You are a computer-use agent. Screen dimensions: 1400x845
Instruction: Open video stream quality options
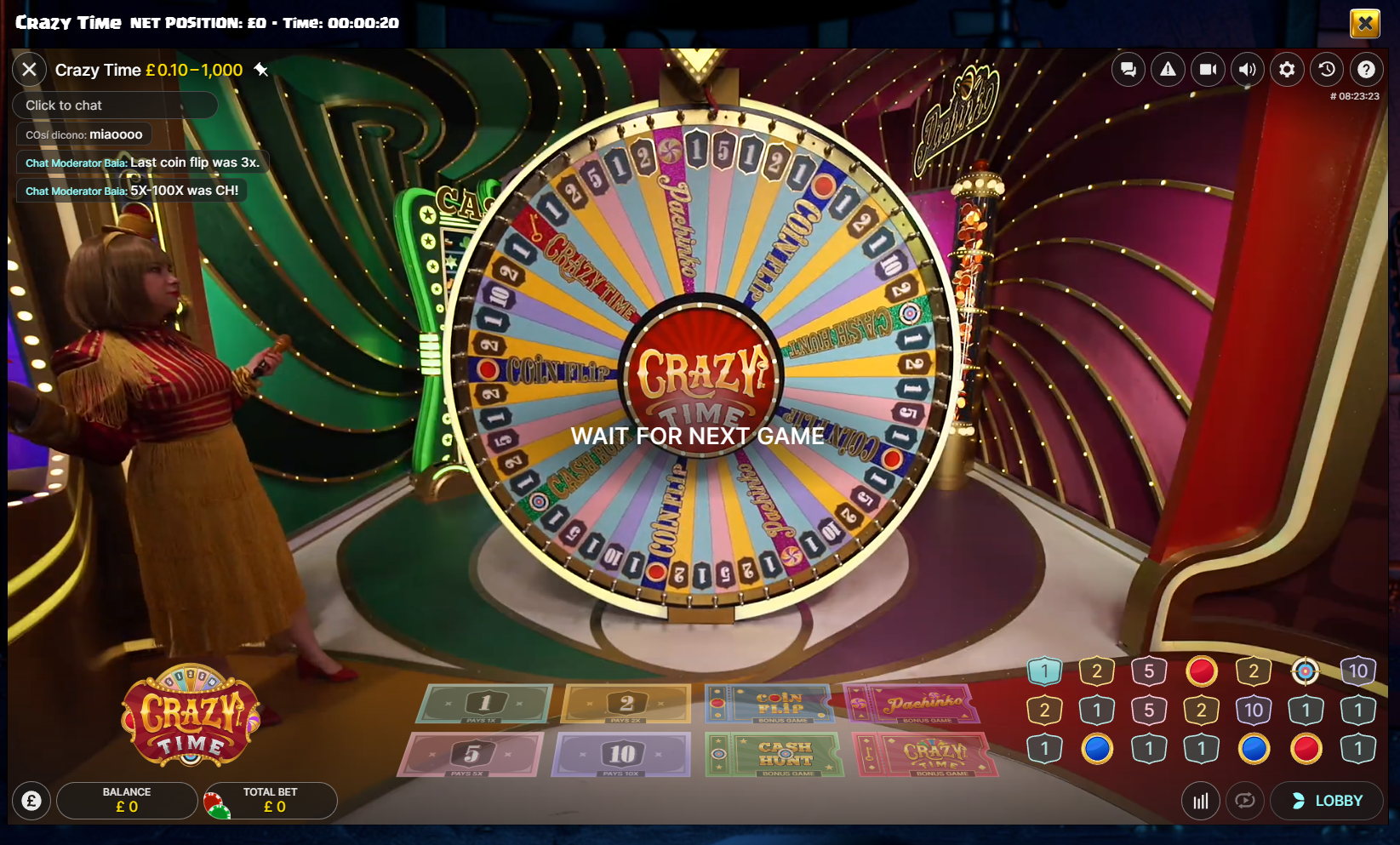1208,69
